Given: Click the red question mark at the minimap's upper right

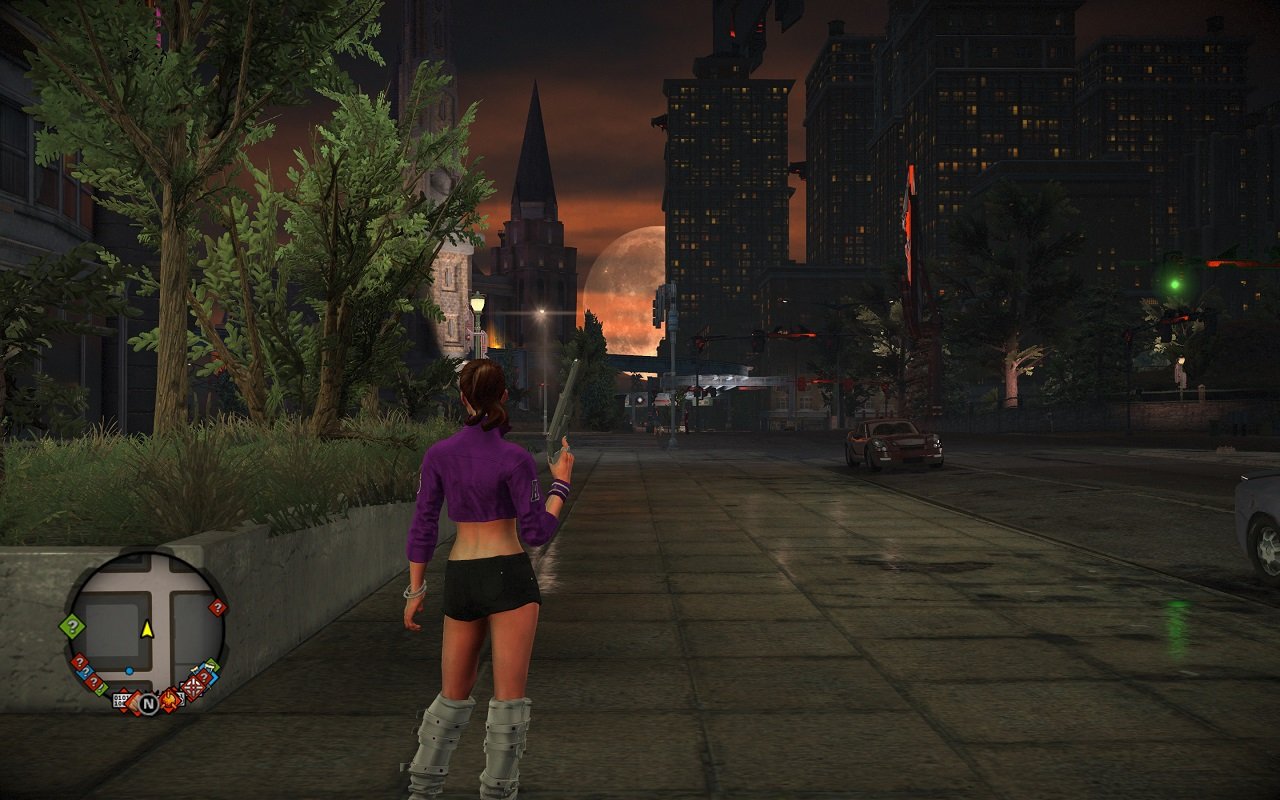Looking at the screenshot, I should click(218, 607).
